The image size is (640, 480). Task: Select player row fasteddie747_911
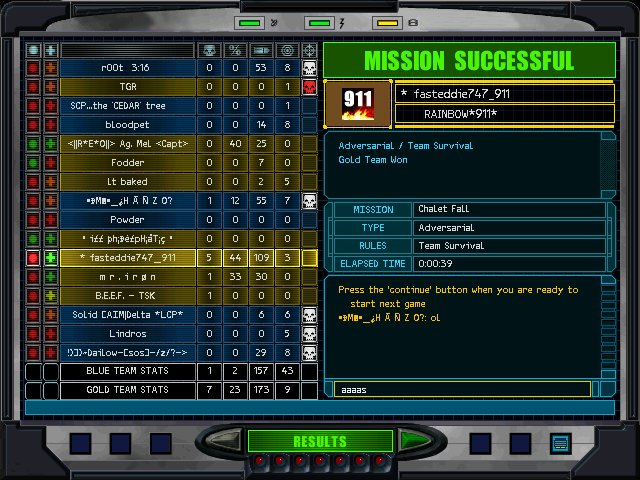pos(127,258)
